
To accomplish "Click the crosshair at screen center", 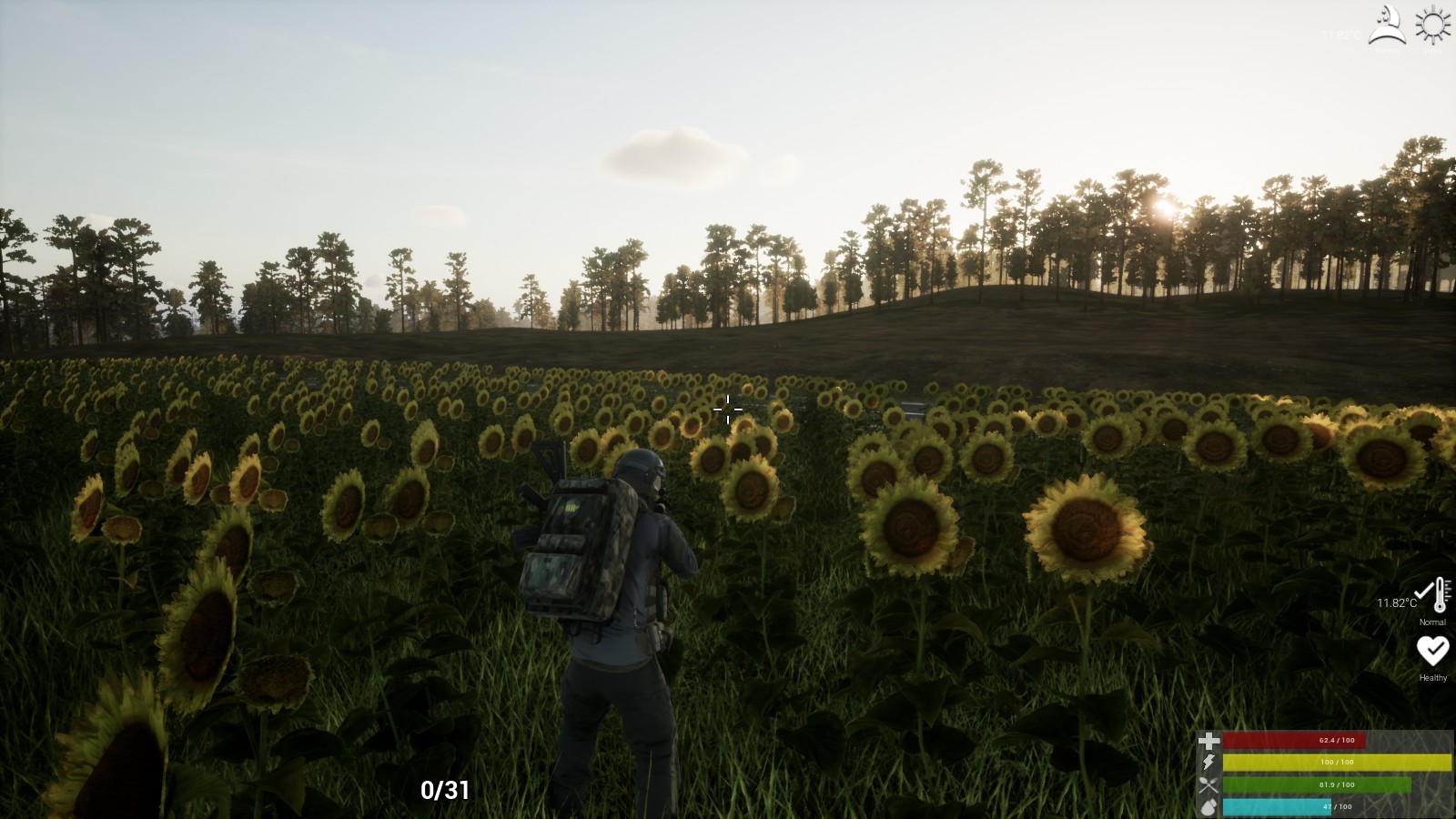I will coord(728,410).
